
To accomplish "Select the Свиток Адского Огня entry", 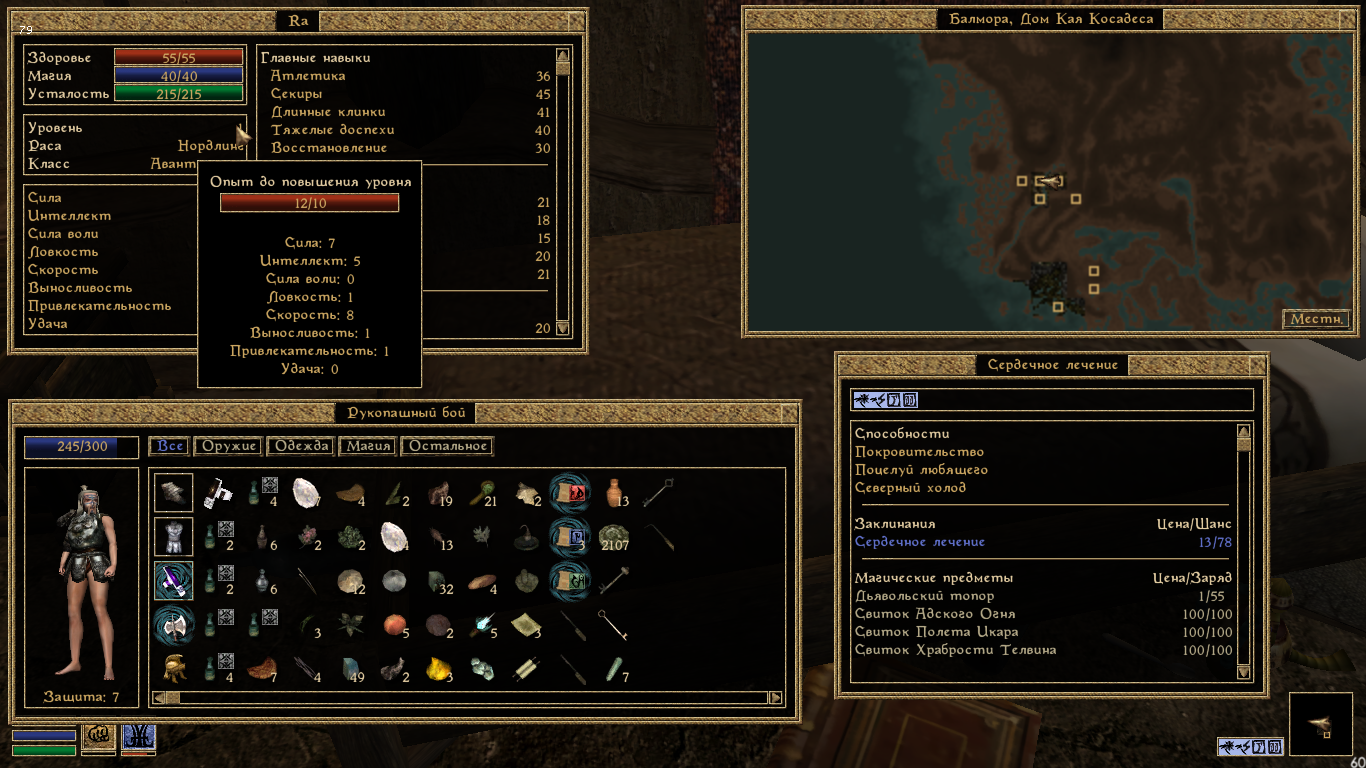I will (x=934, y=614).
